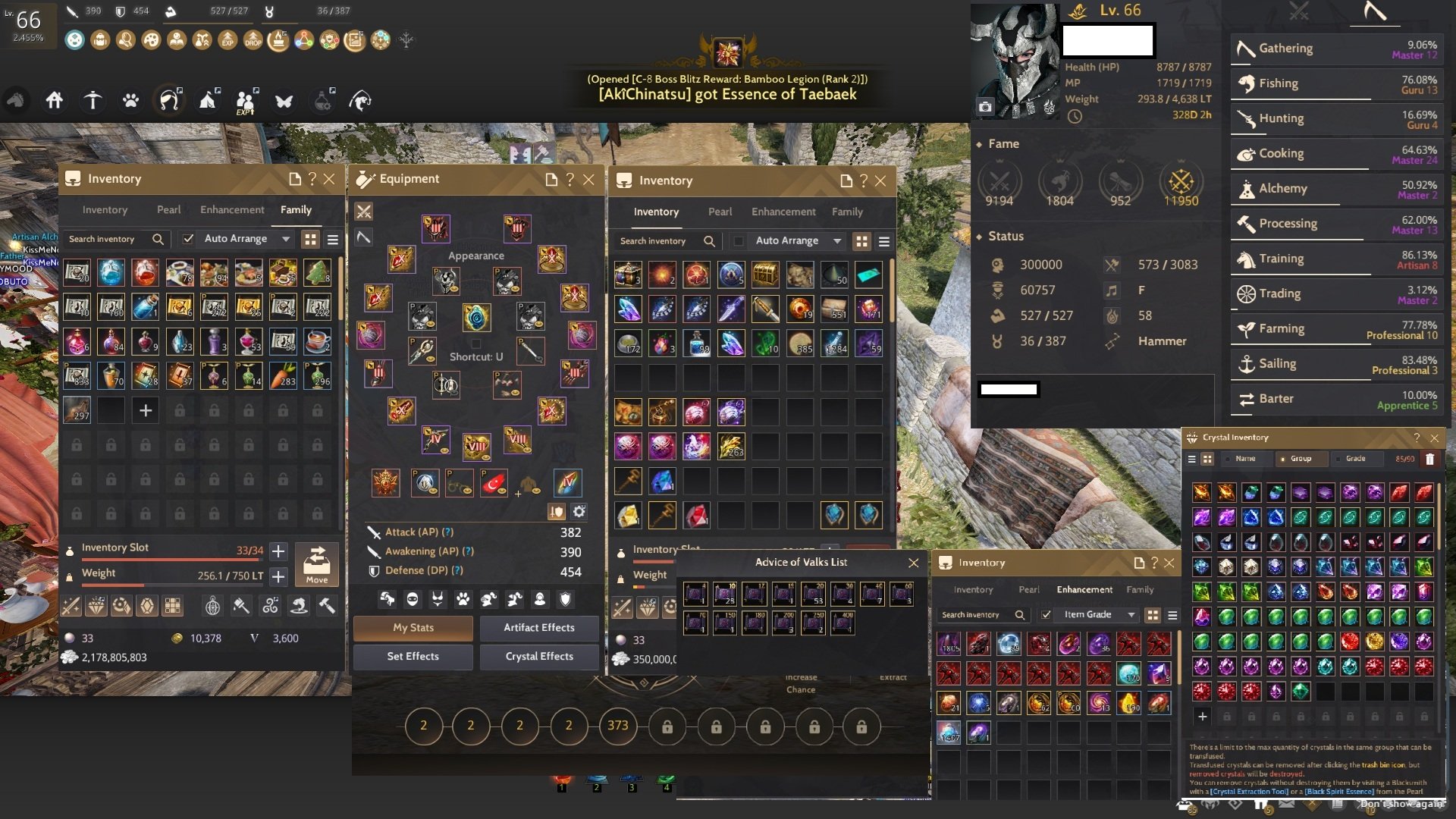The width and height of the screenshot is (1456, 819).
Task: Click the Move icon in the left inventory
Action: [318, 564]
